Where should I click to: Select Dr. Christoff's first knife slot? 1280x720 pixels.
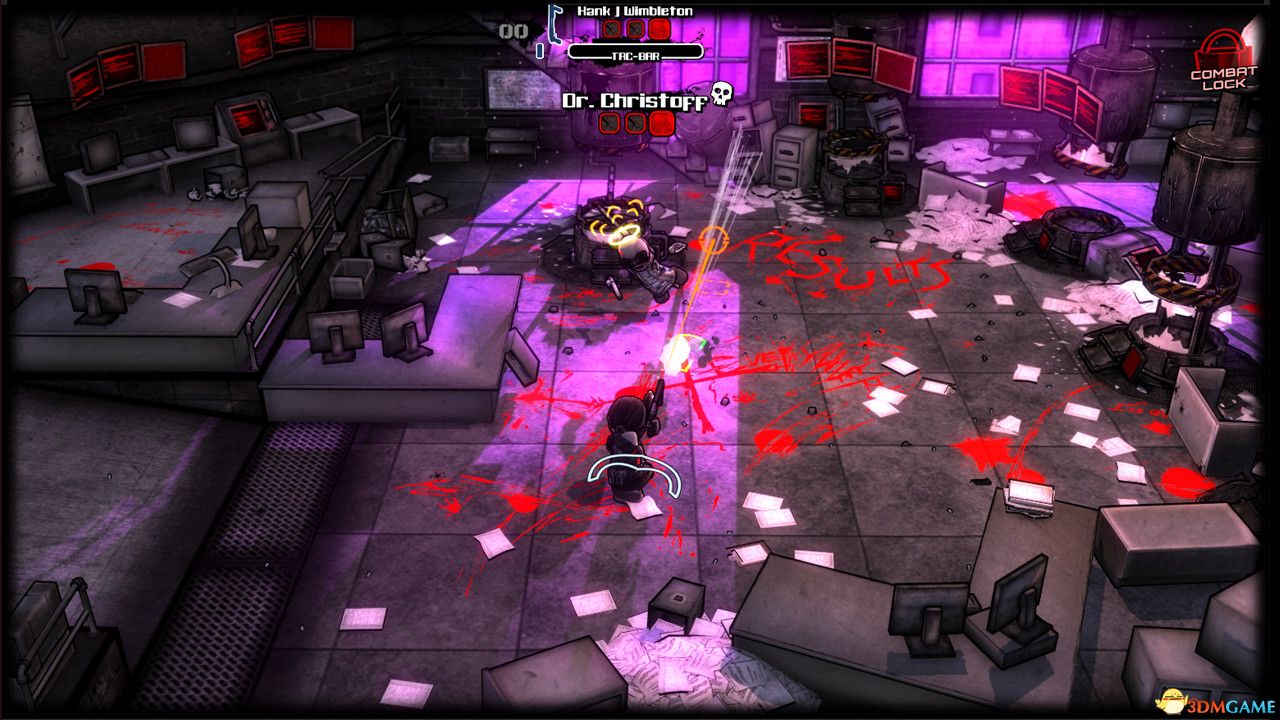(608, 123)
